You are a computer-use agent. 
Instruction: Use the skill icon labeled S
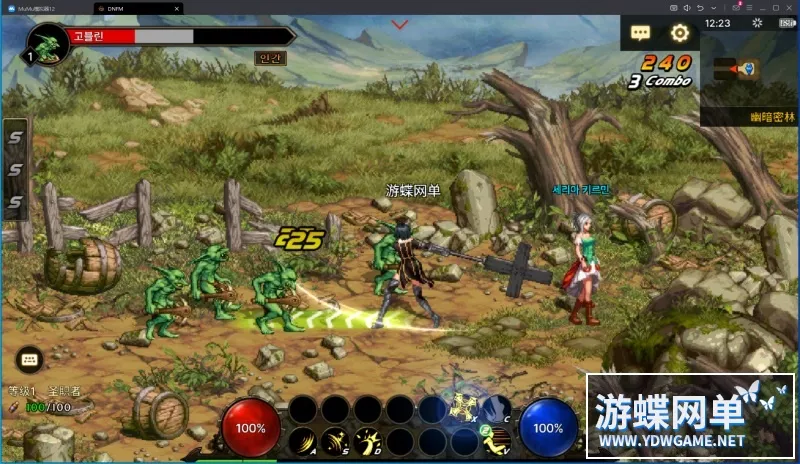(x=335, y=440)
